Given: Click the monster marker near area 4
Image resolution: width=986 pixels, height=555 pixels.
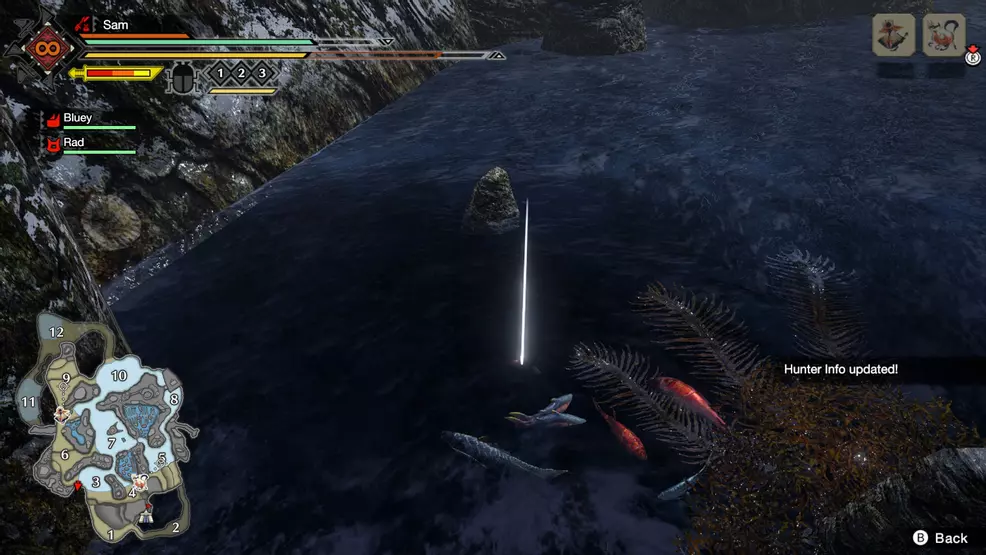Looking at the screenshot, I should tap(140, 481).
